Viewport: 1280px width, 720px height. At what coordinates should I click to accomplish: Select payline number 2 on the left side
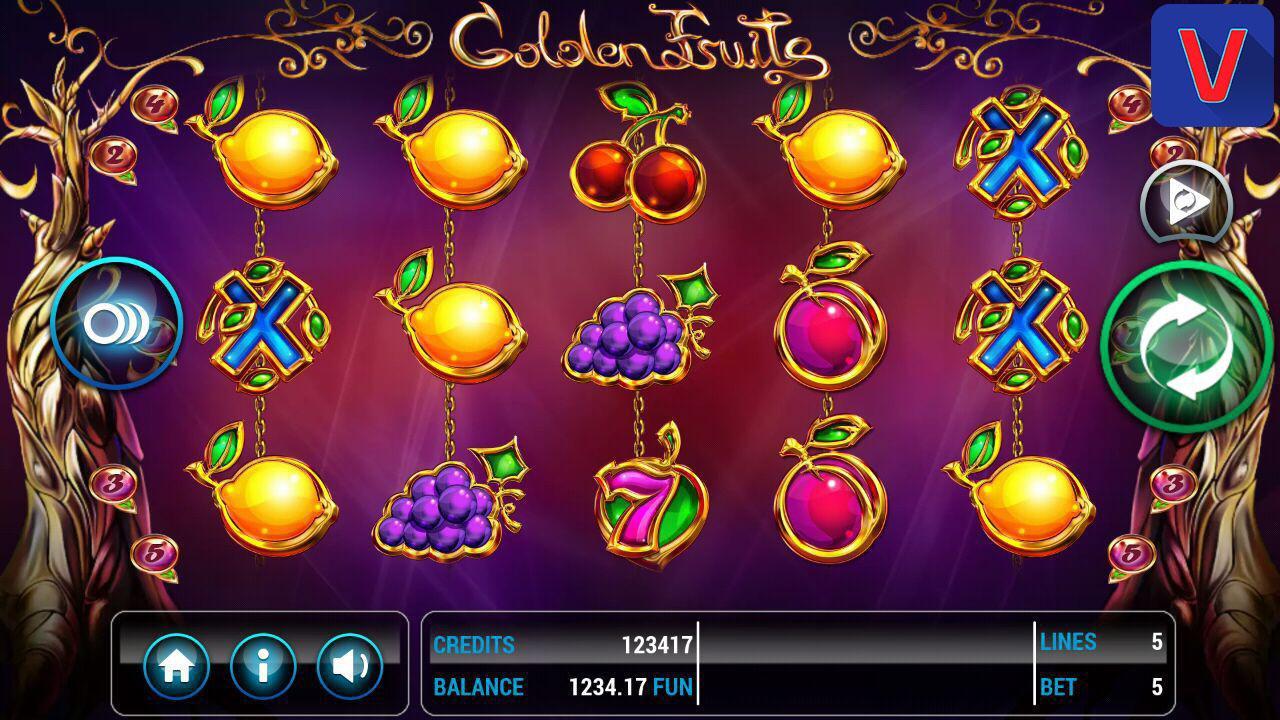[x=117, y=153]
